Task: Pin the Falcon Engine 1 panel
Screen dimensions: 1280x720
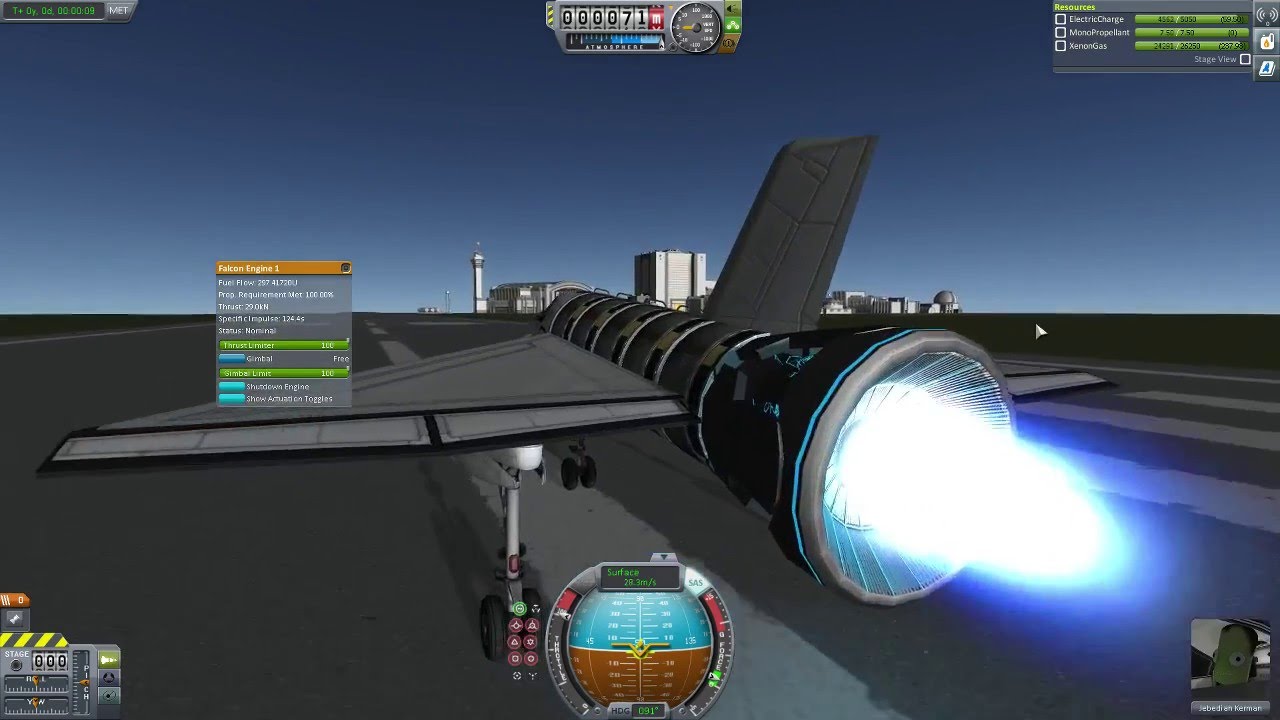Action: (x=345, y=268)
